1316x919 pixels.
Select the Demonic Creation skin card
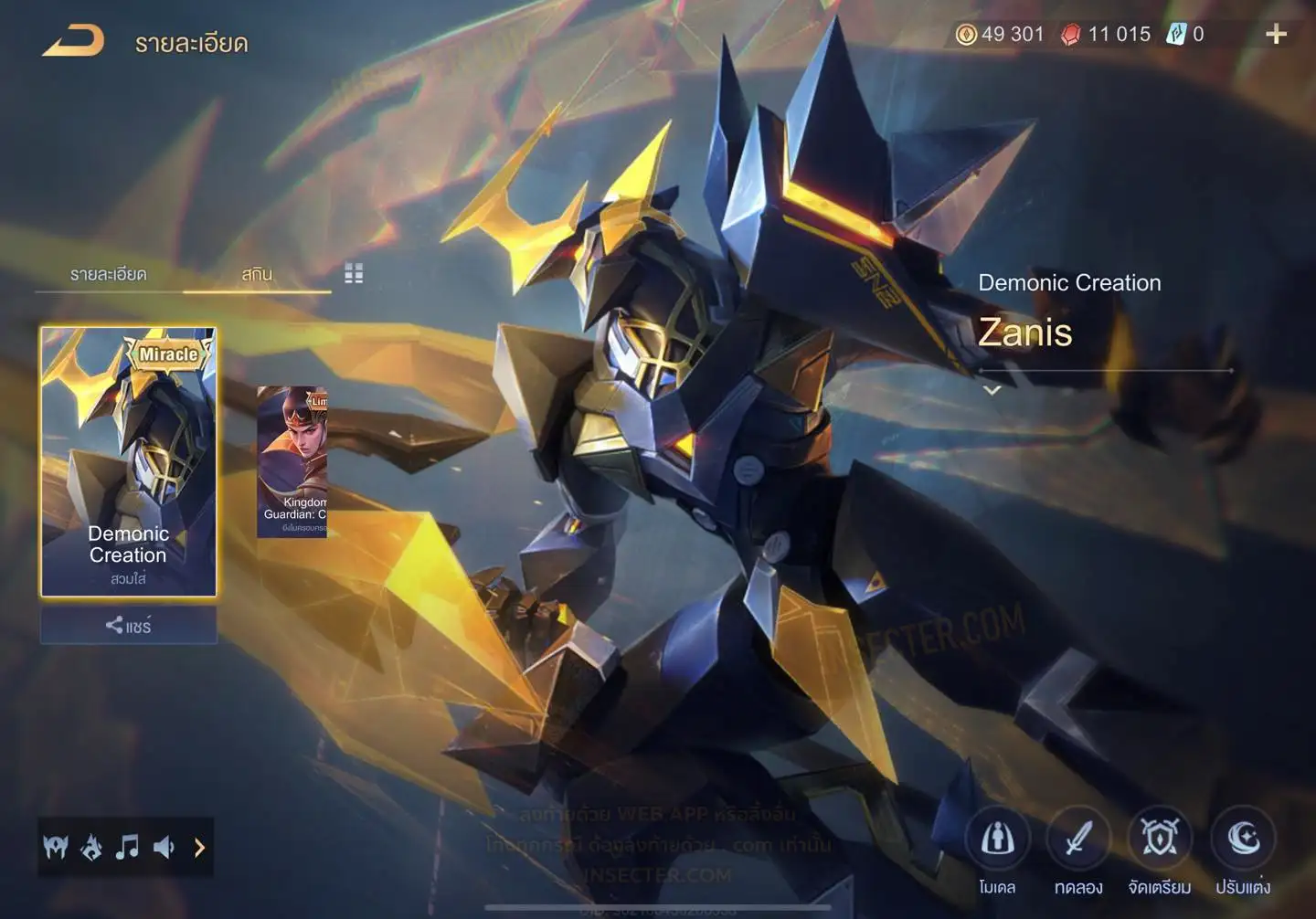[x=129, y=461]
